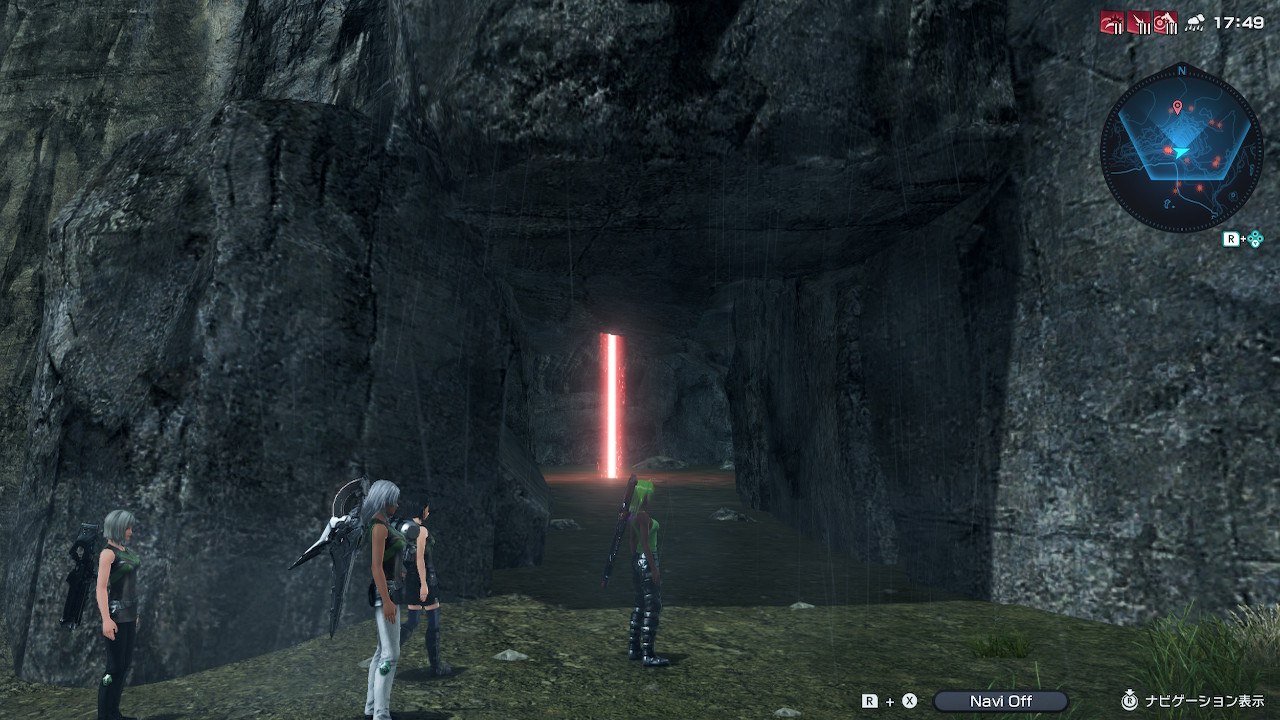Toggle the Navi Off button
The height and width of the screenshot is (720, 1280).
tap(1000, 701)
